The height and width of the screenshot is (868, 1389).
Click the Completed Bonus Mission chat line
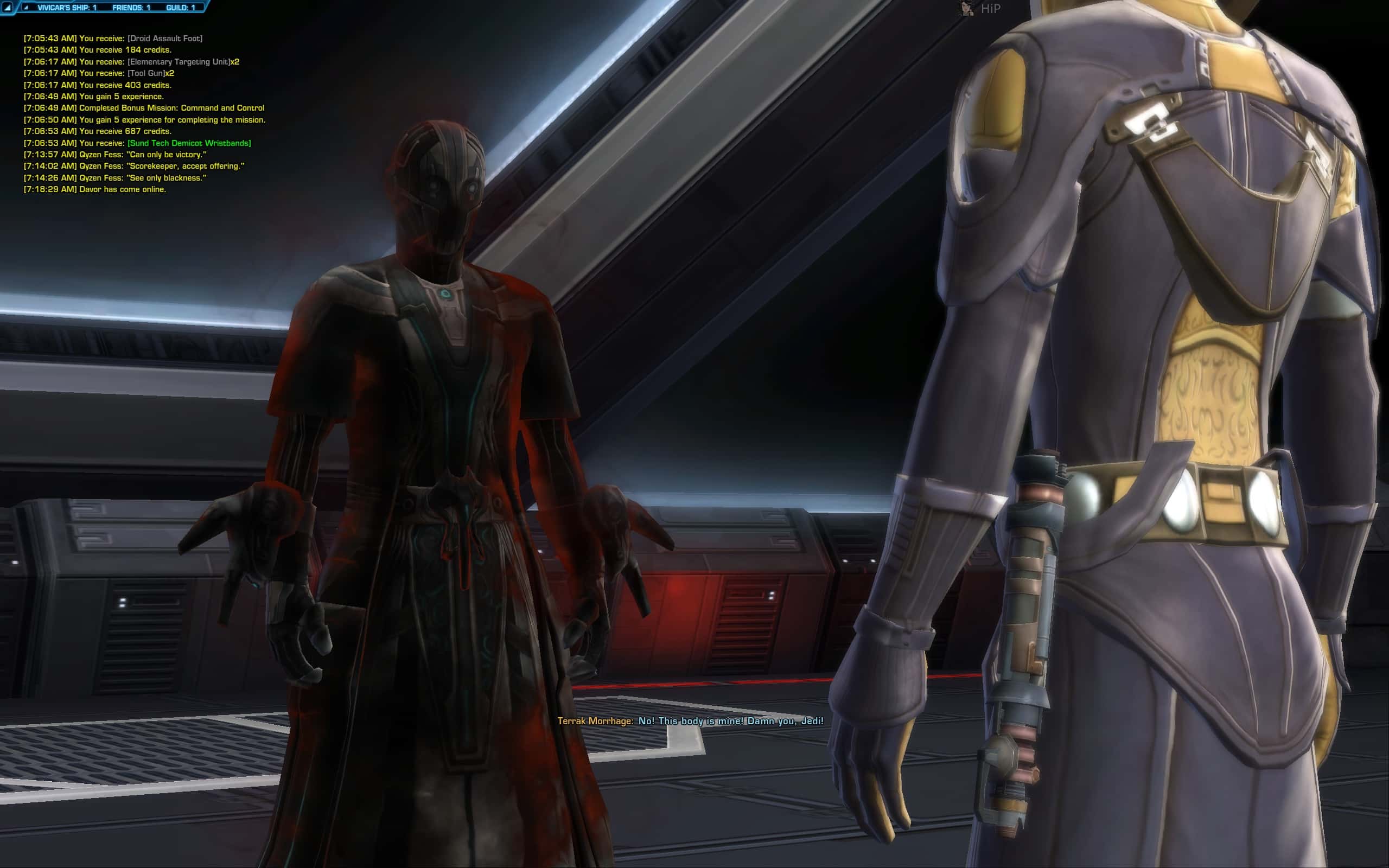click(172, 108)
